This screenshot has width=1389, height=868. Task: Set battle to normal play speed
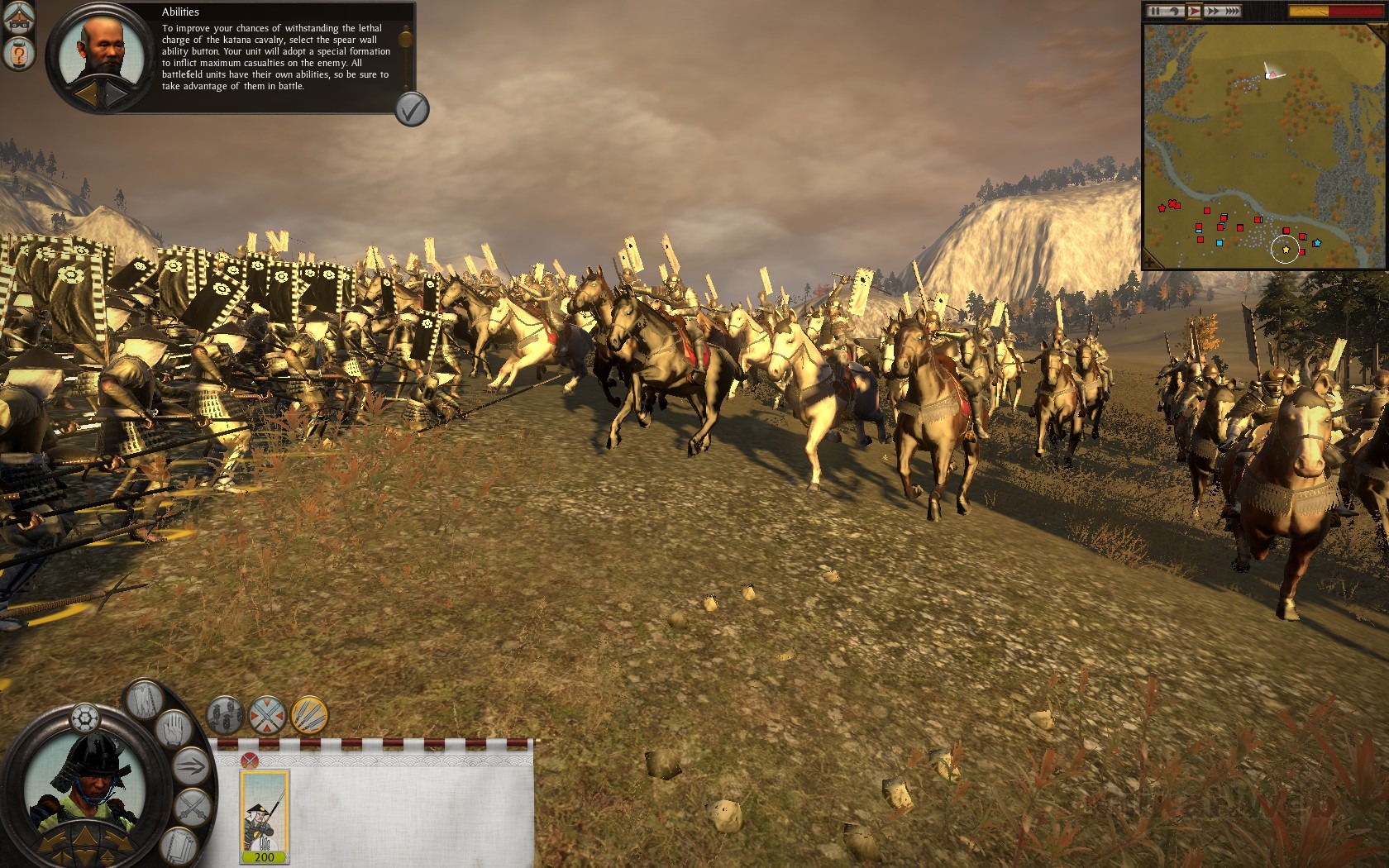point(1194,11)
